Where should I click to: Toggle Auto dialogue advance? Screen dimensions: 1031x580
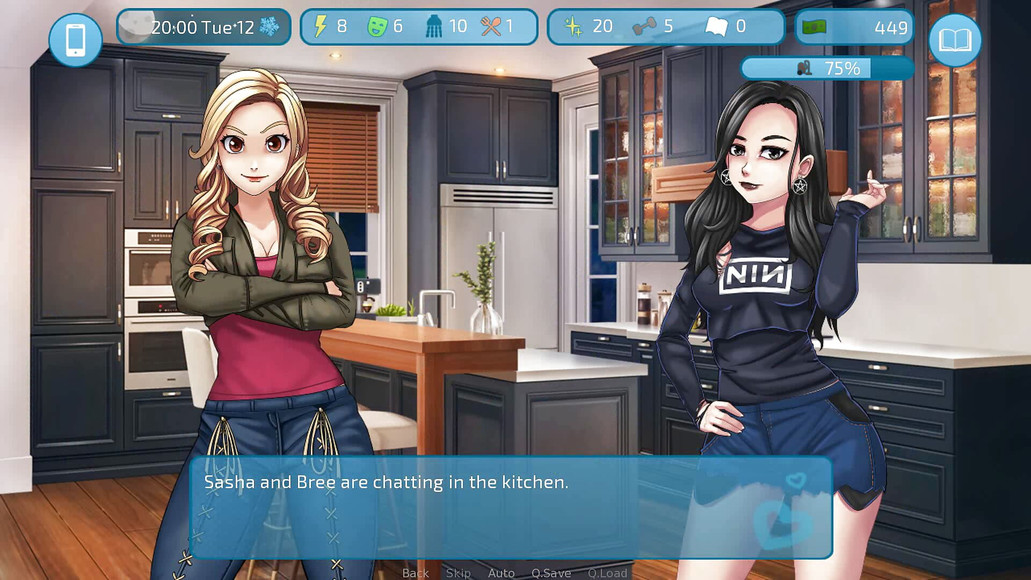tap(501, 573)
